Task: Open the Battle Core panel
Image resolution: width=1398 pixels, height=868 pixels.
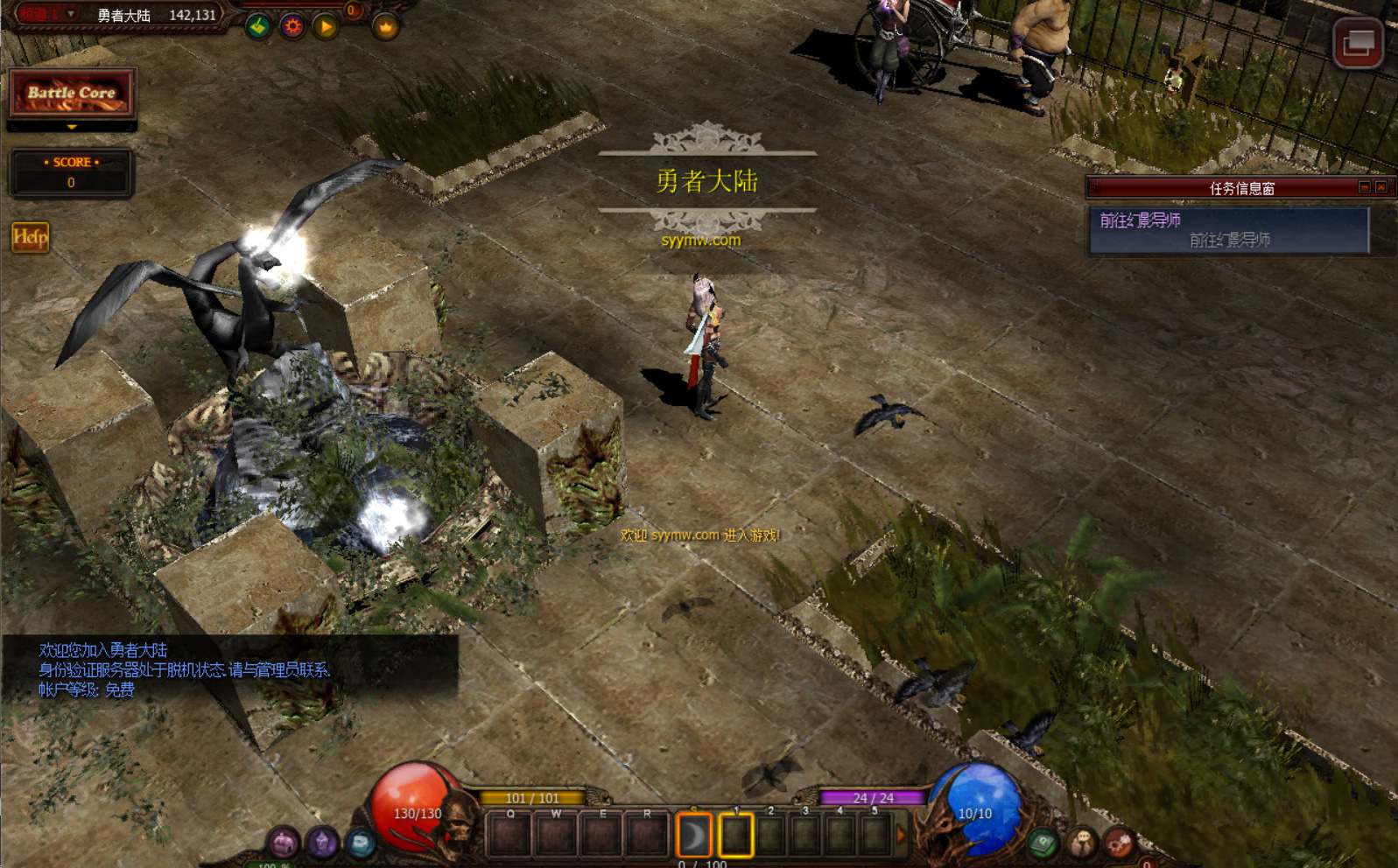Action: point(71,93)
